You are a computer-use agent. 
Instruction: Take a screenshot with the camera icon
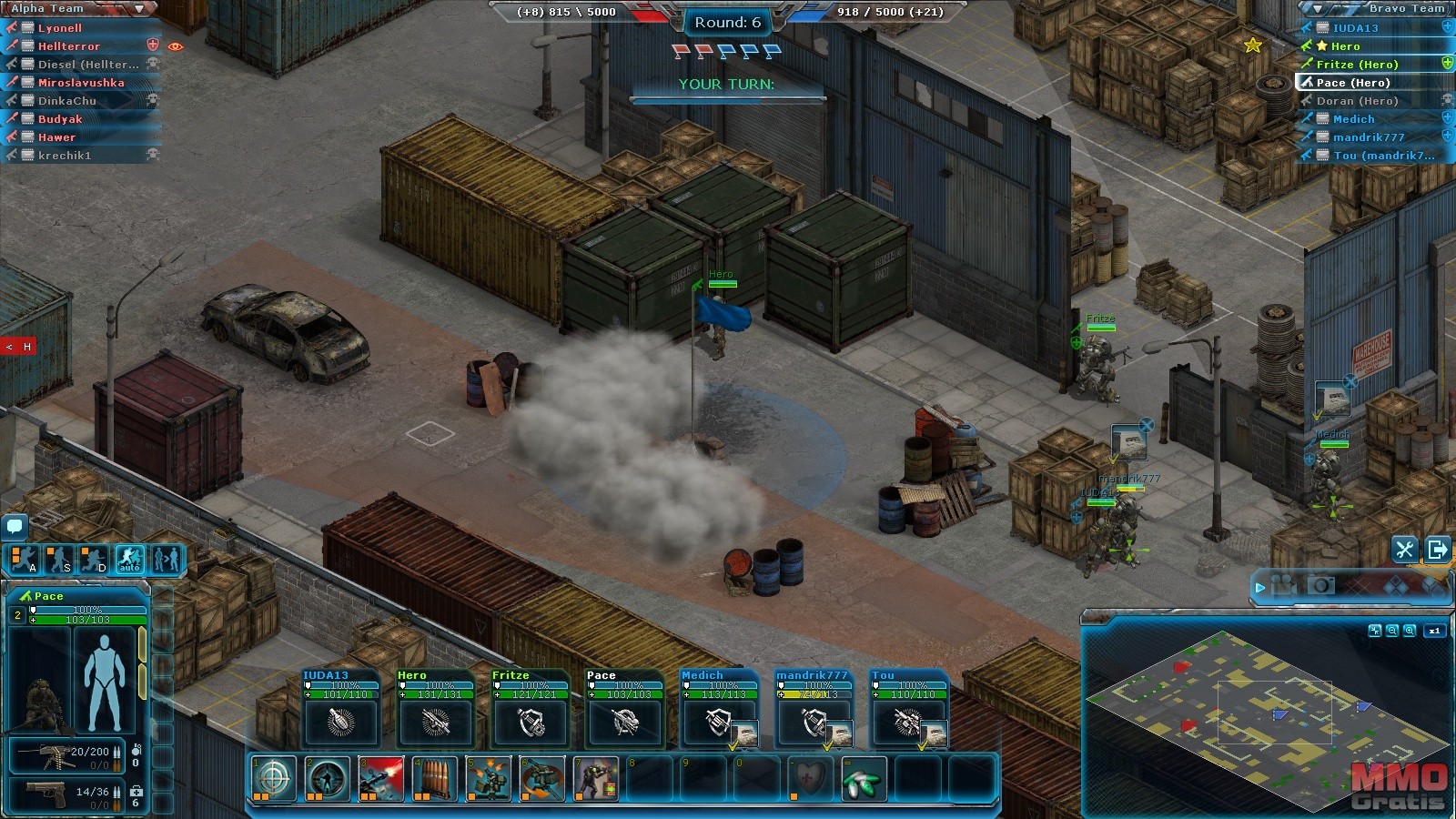(x=1321, y=585)
